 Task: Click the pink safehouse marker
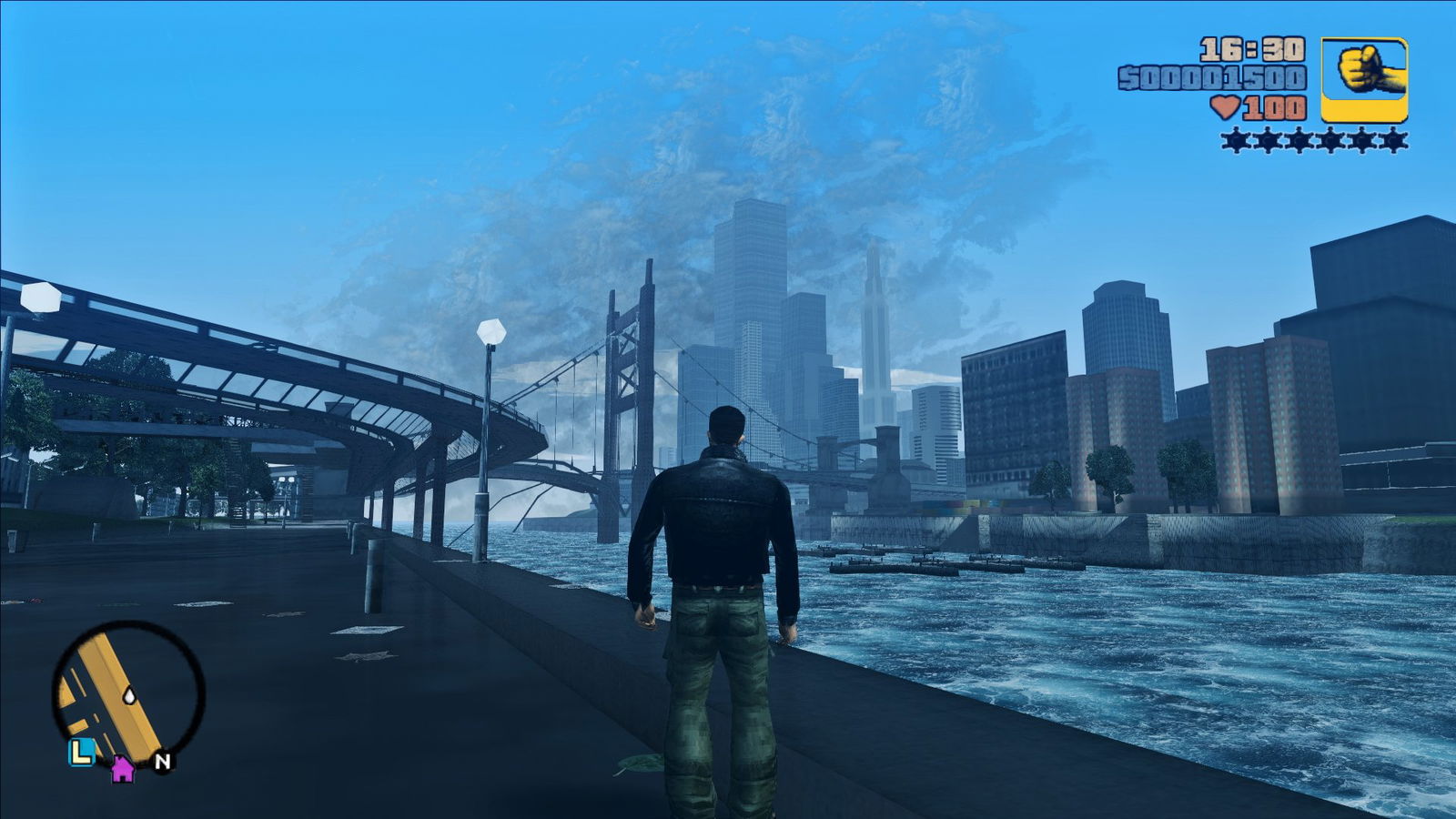(123, 770)
